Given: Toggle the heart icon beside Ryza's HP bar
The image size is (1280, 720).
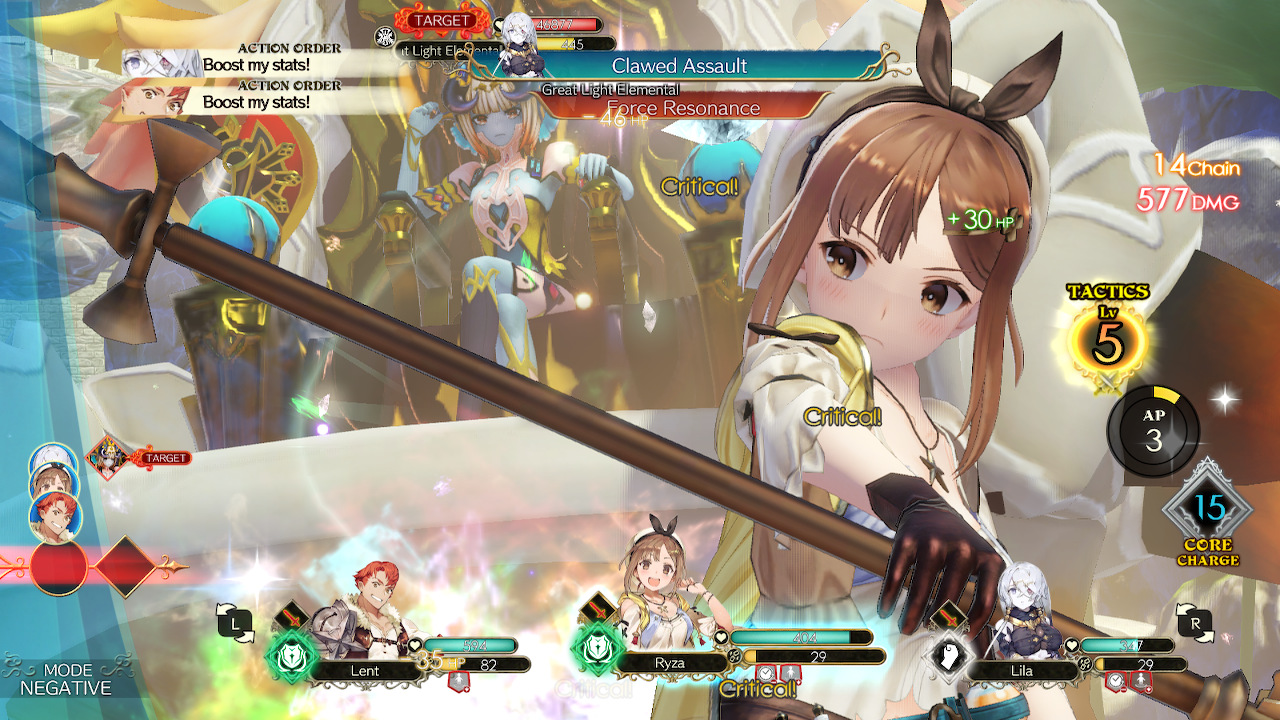Looking at the screenshot, I should click(722, 637).
